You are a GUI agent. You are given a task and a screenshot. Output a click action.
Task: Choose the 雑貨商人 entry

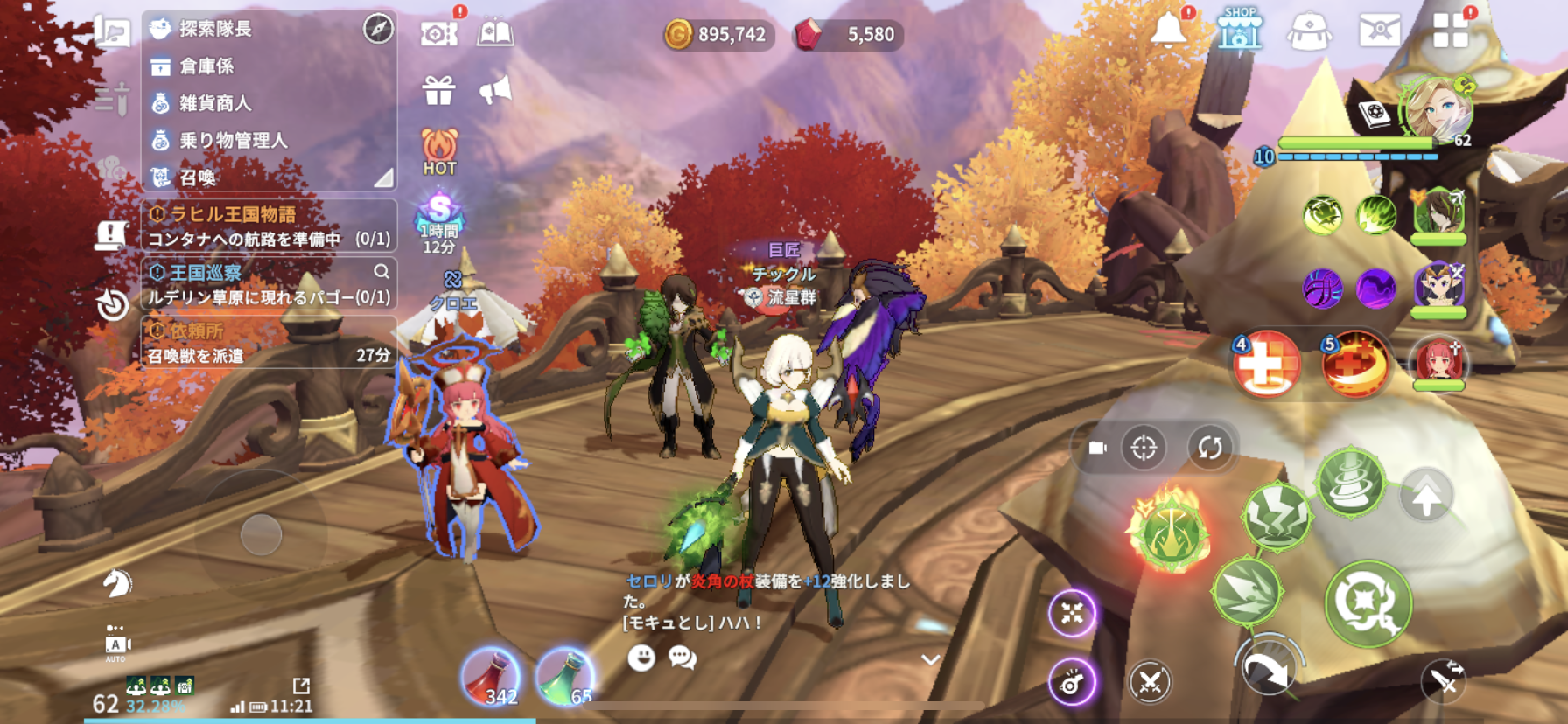[215, 103]
